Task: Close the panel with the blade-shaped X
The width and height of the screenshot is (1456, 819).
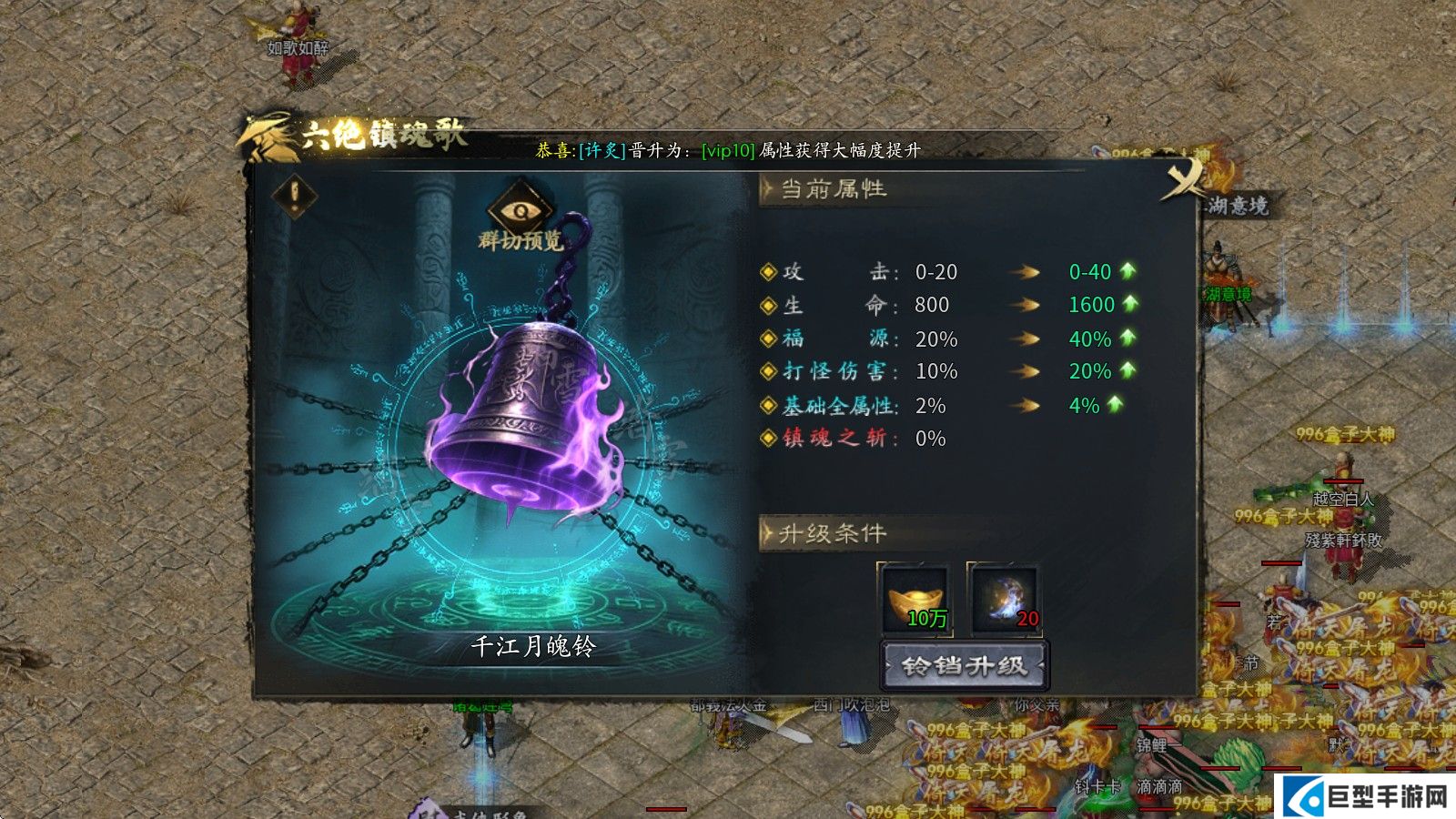Action: tap(1183, 179)
